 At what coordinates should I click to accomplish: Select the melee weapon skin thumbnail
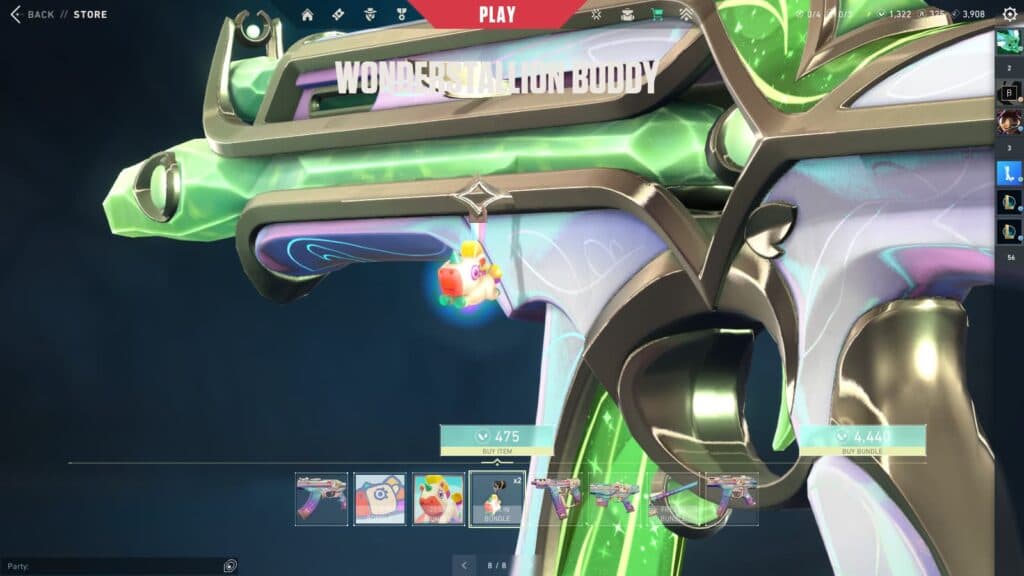tap(673, 499)
